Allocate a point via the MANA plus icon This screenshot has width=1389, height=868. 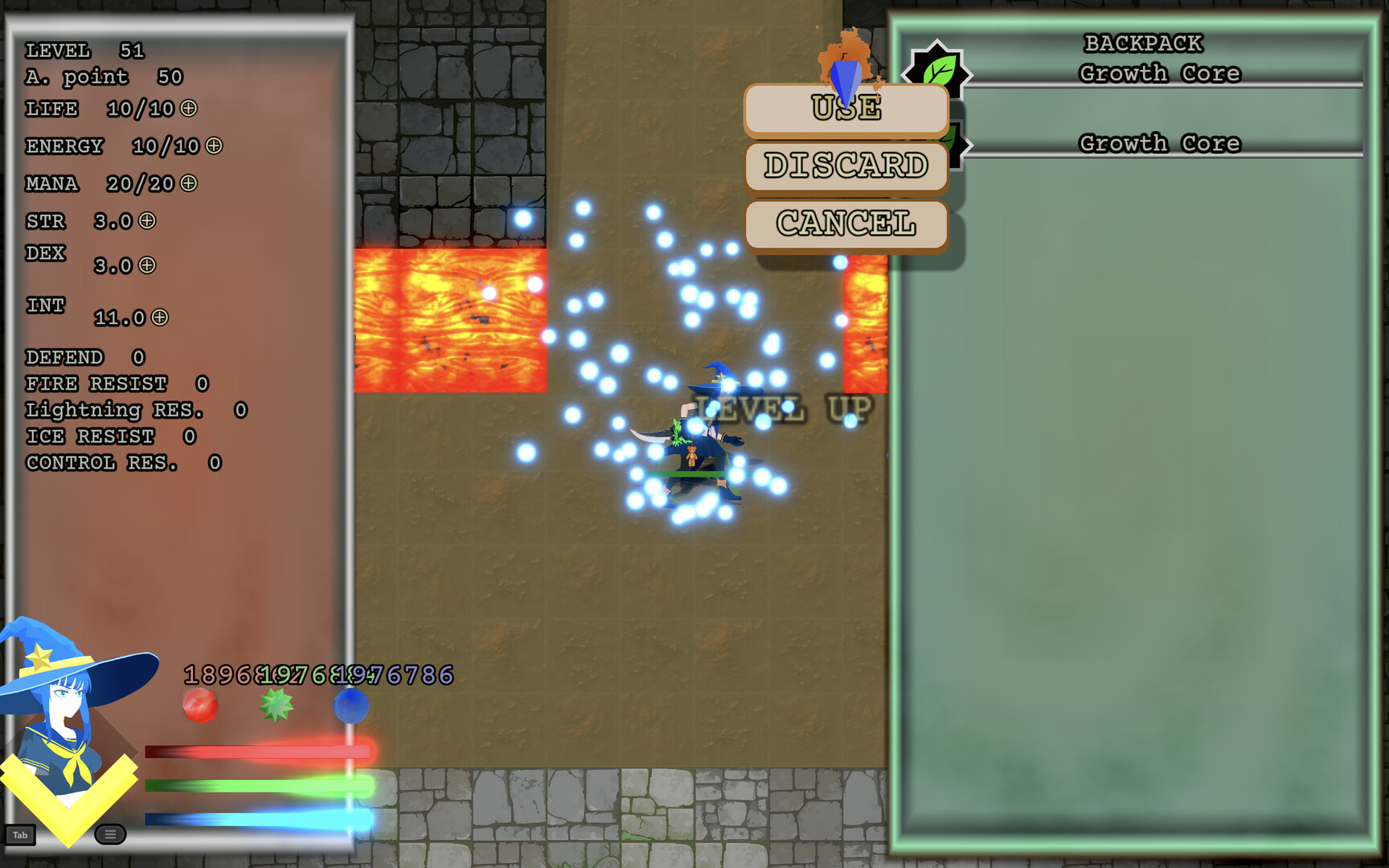pyautogui.click(x=190, y=184)
